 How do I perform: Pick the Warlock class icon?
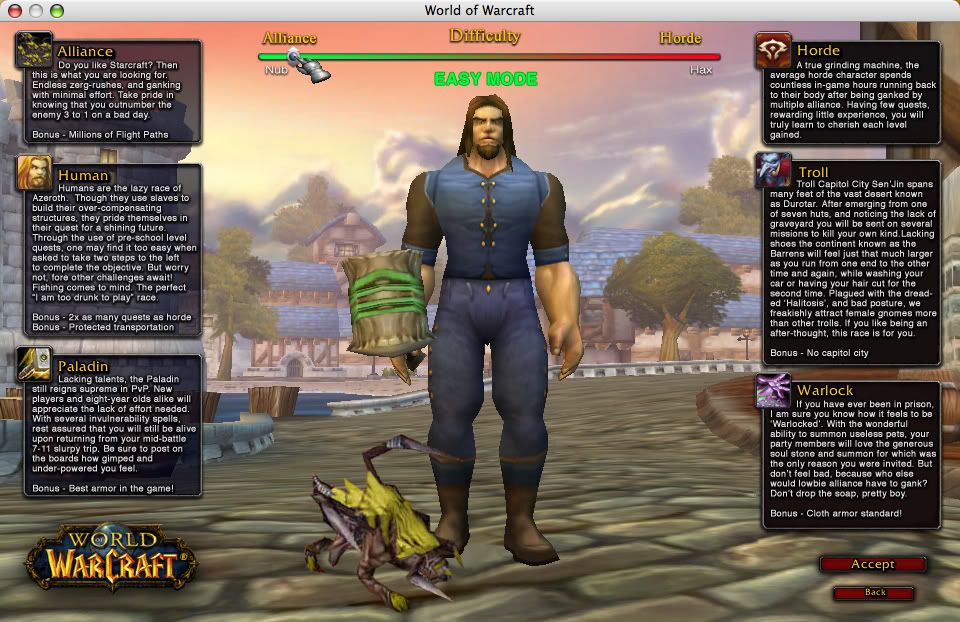click(x=772, y=389)
